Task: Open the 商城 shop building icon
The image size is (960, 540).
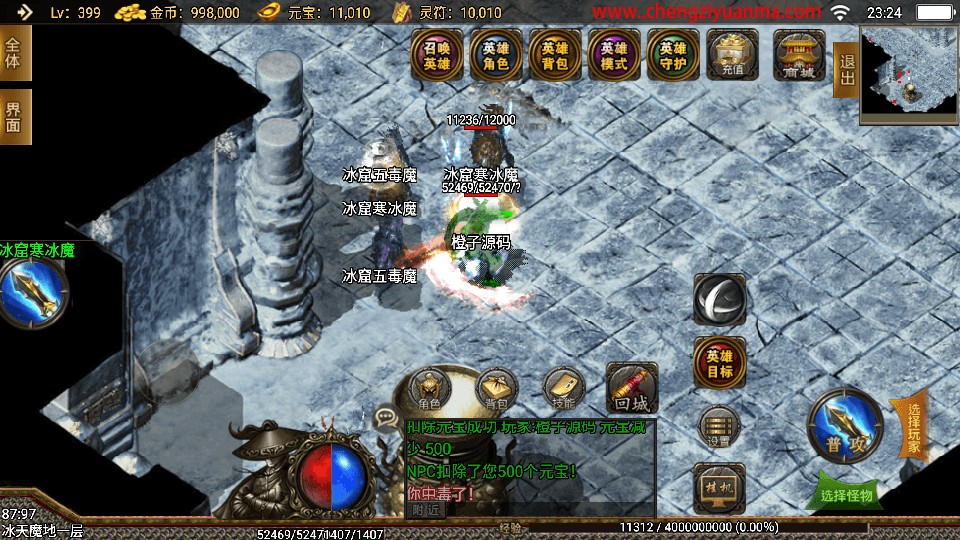Action: pyautogui.click(x=799, y=56)
